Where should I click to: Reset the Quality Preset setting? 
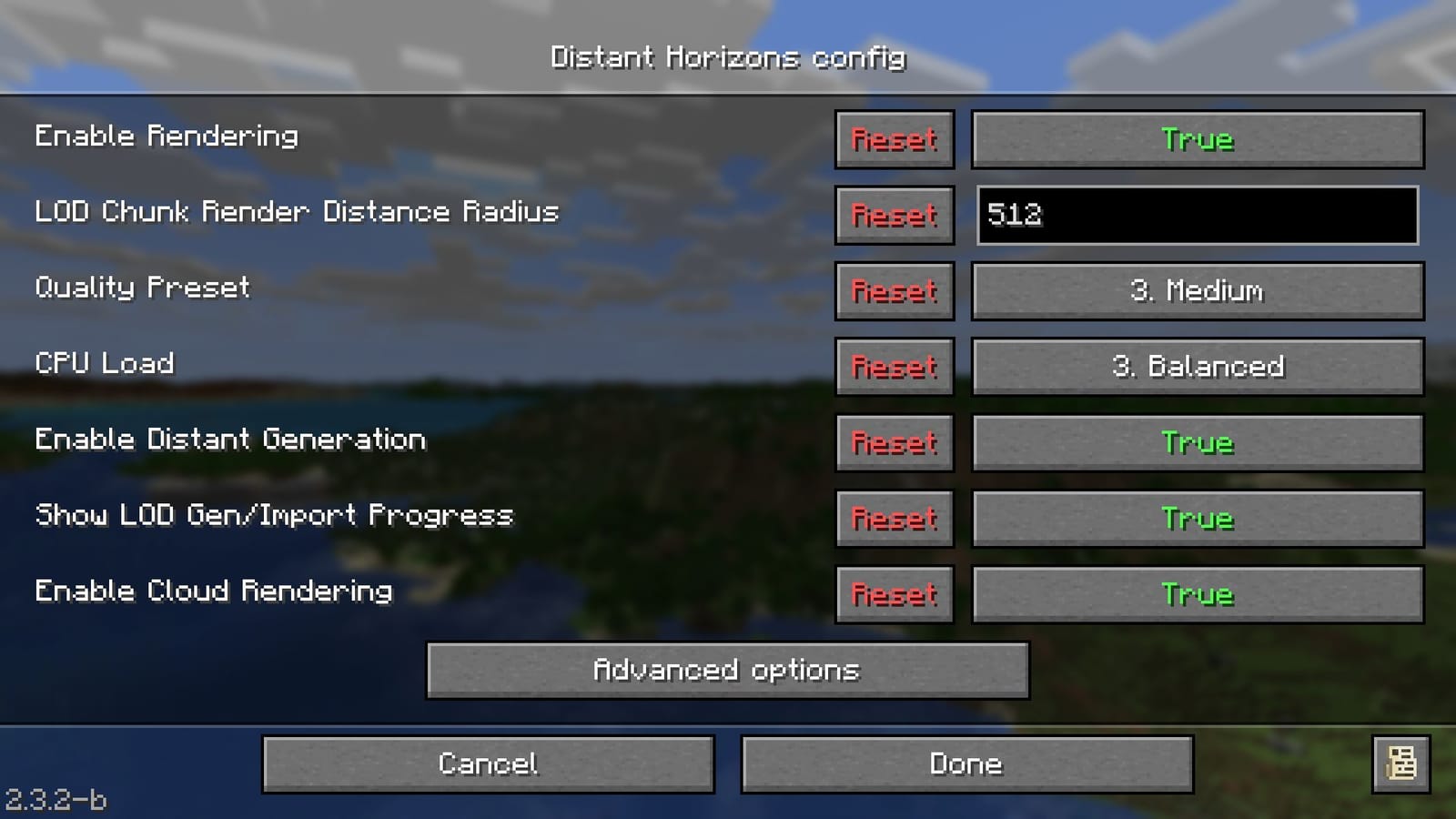click(x=893, y=291)
